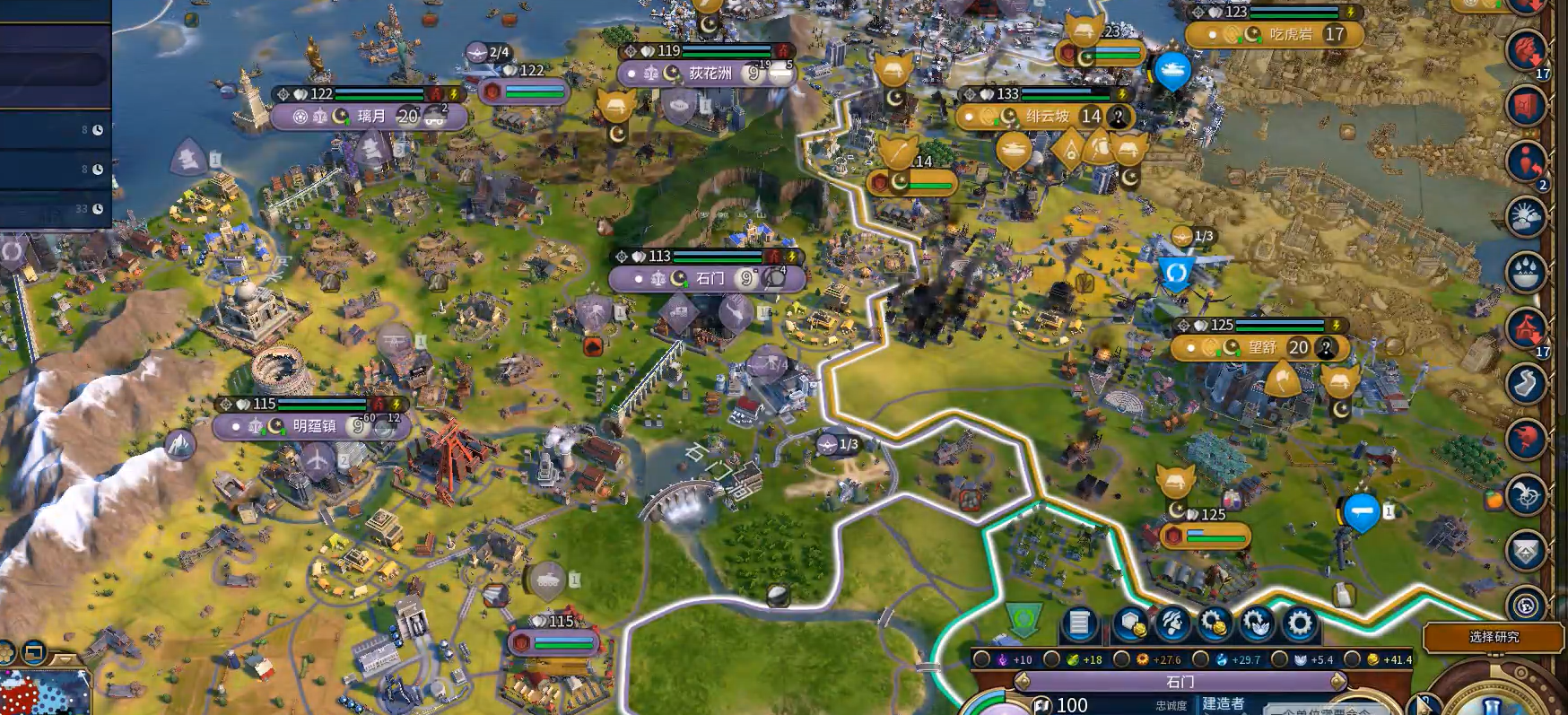The width and height of the screenshot is (1568, 715).
Task: Open the manage citizens head icon
Action: point(1172,623)
